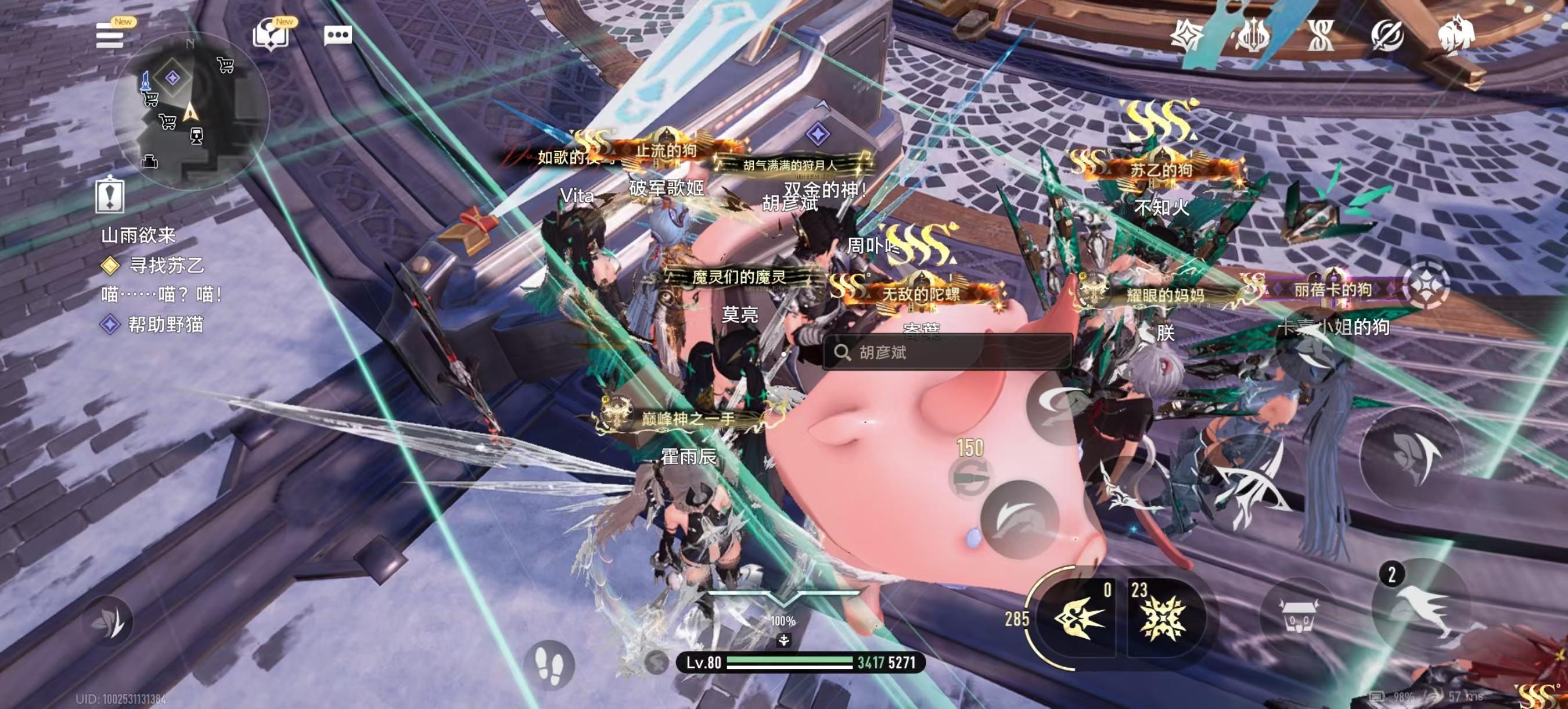Open the quest book icon
The image size is (1568, 709).
coord(269,35)
